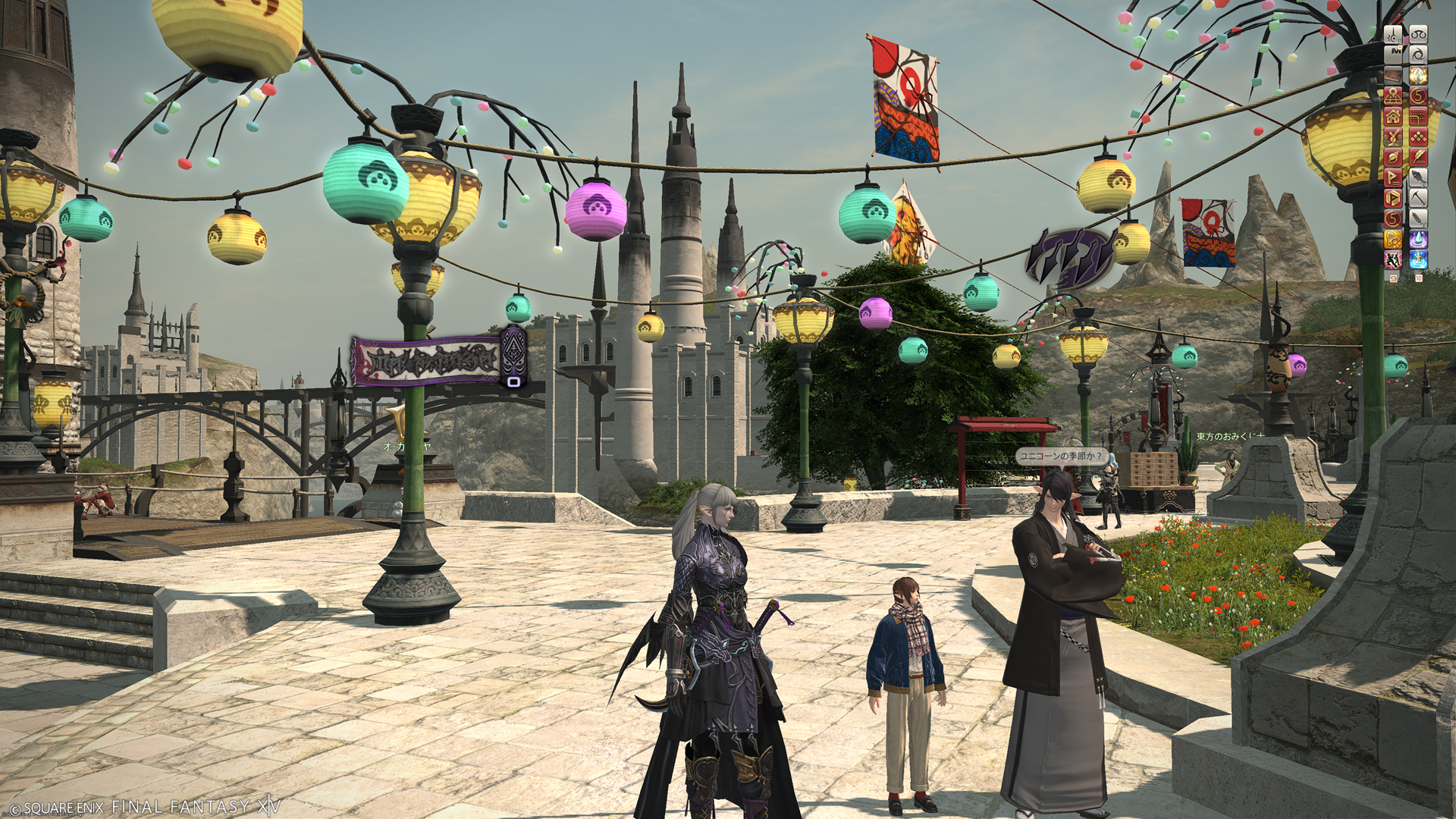Activate the Teleport crystal action
This screenshot has height=819, width=1456.
point(1418,240)
